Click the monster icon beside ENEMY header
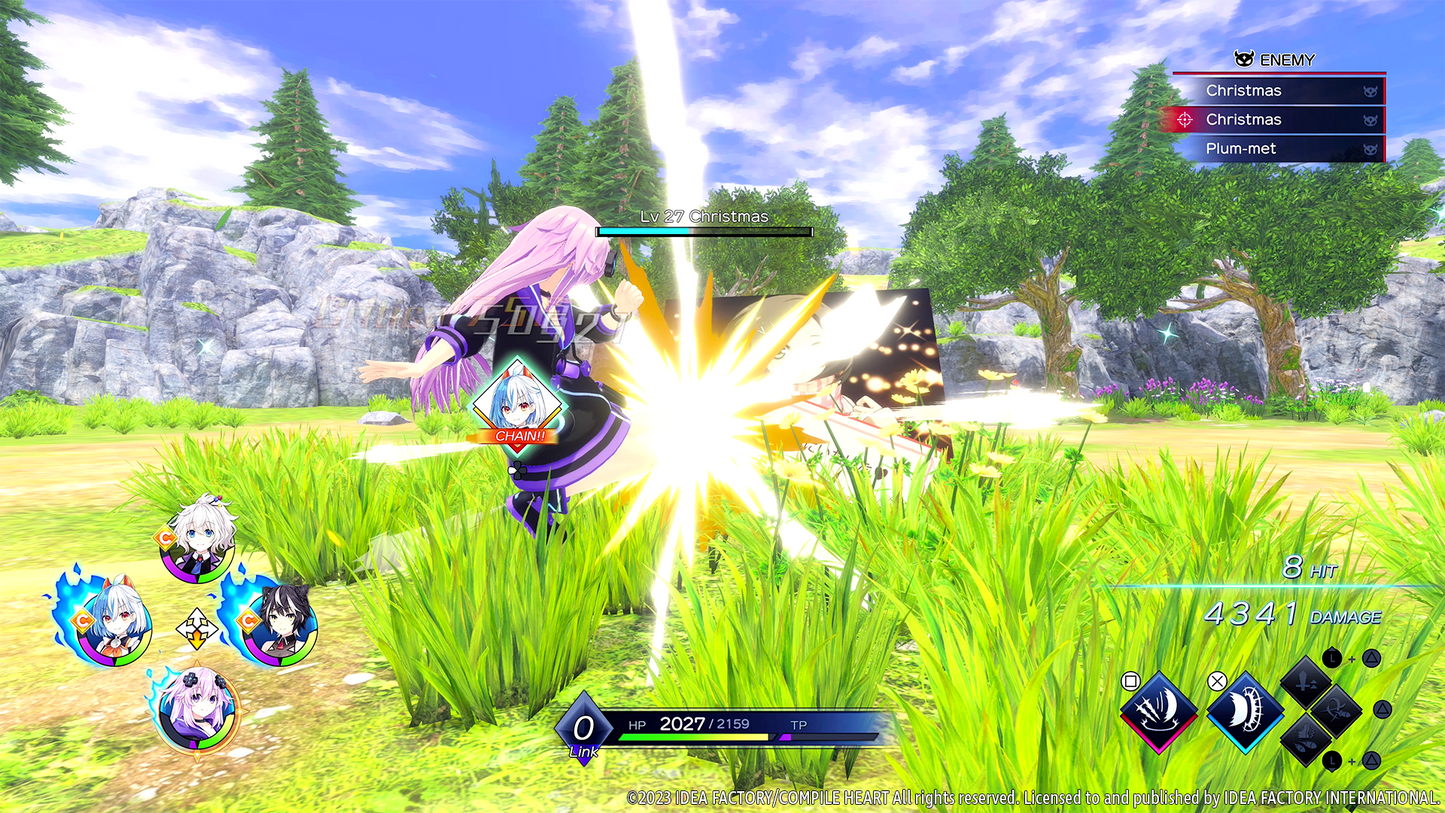 tap(1243, 60)
